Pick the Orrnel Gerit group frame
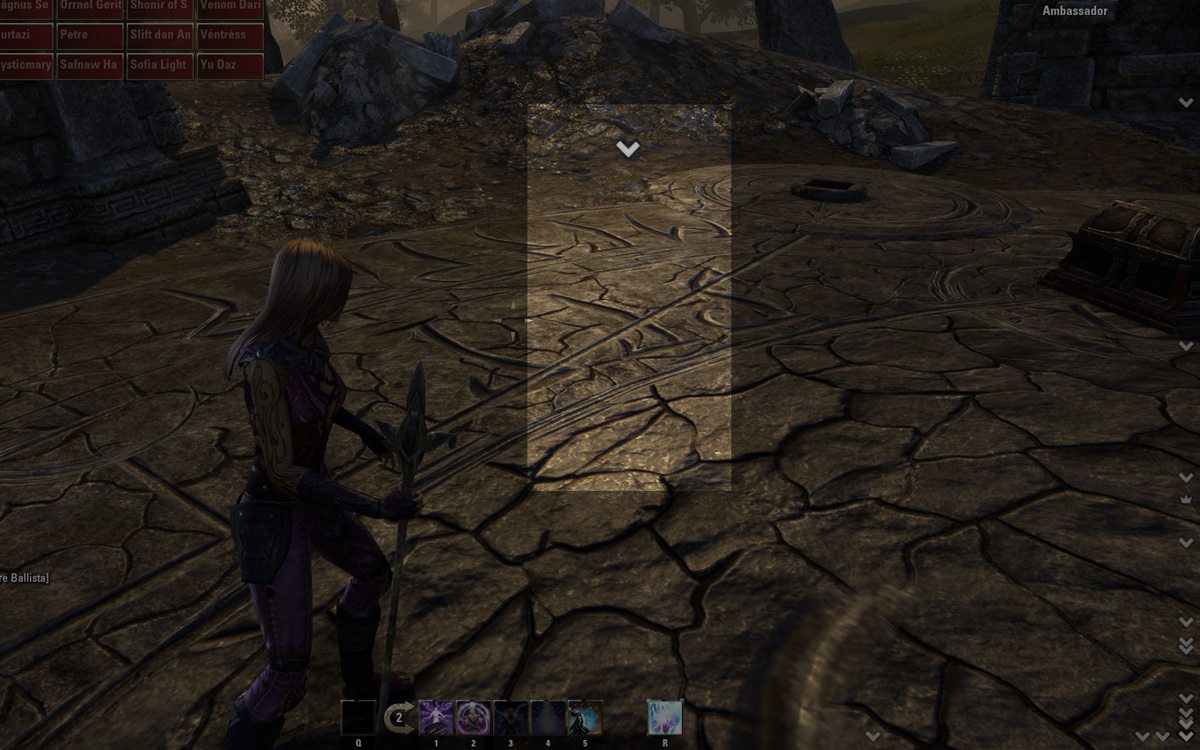1200x750 pixels. click(x=90, y=6)
